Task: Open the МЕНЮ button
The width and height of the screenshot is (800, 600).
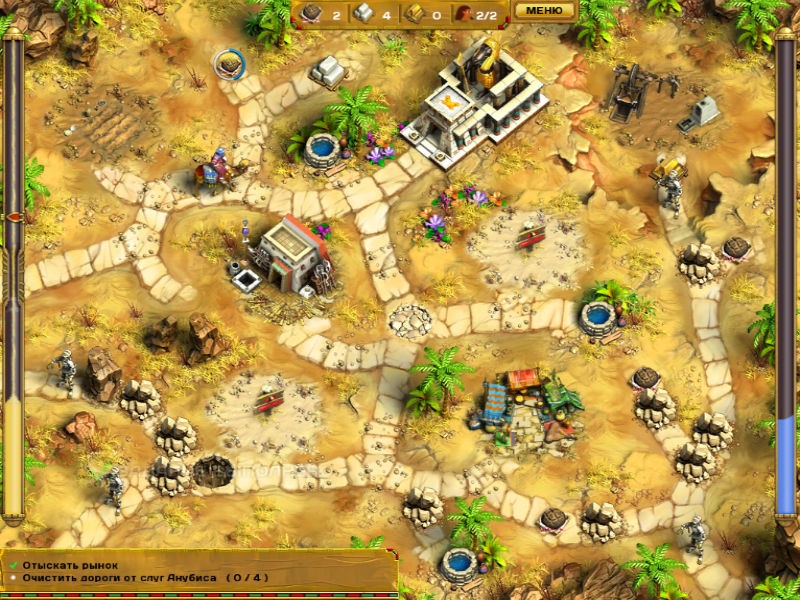Action: pos(544,11)
